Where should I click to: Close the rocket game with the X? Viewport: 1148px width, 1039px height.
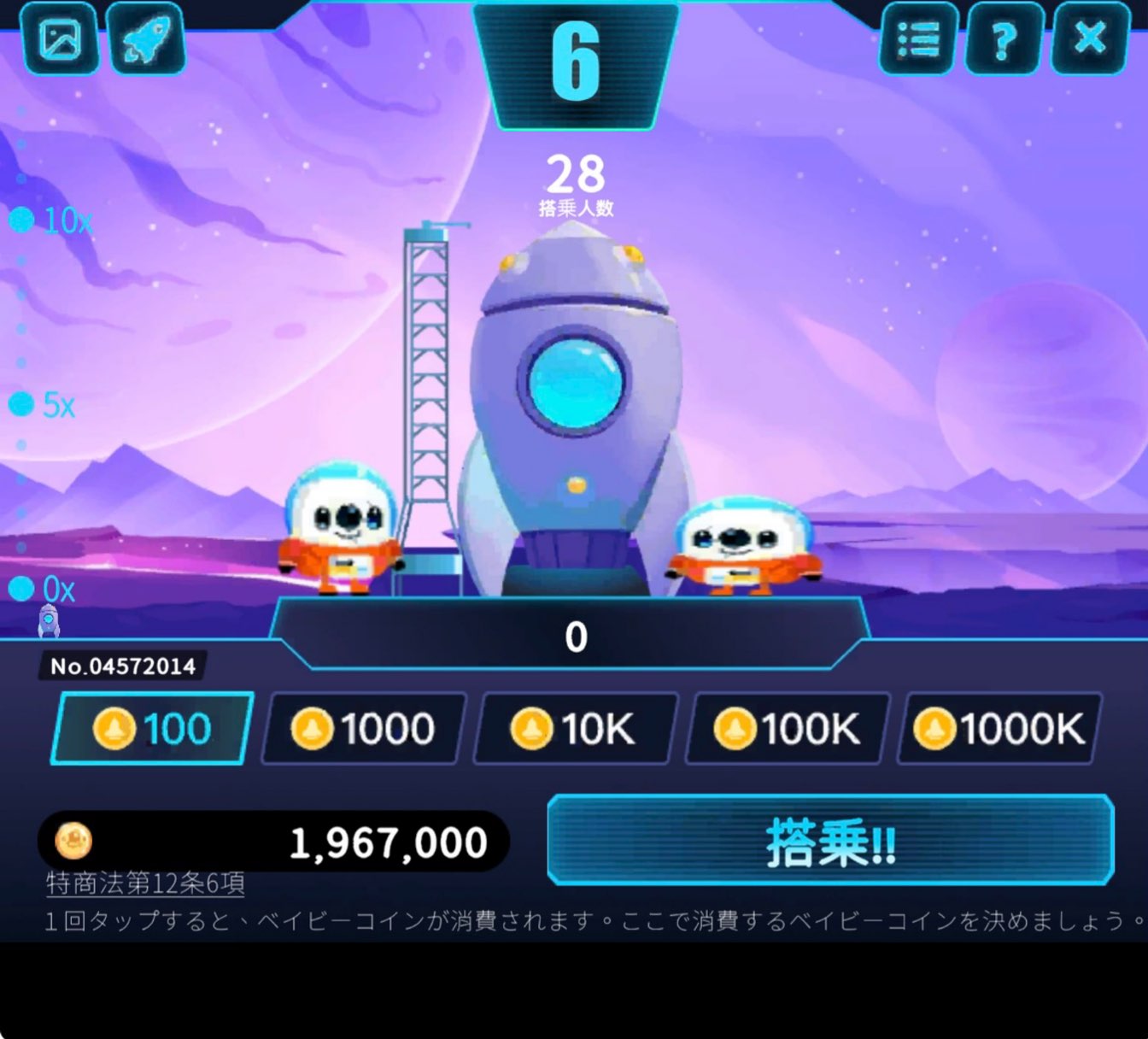[x=1091, y=38]
